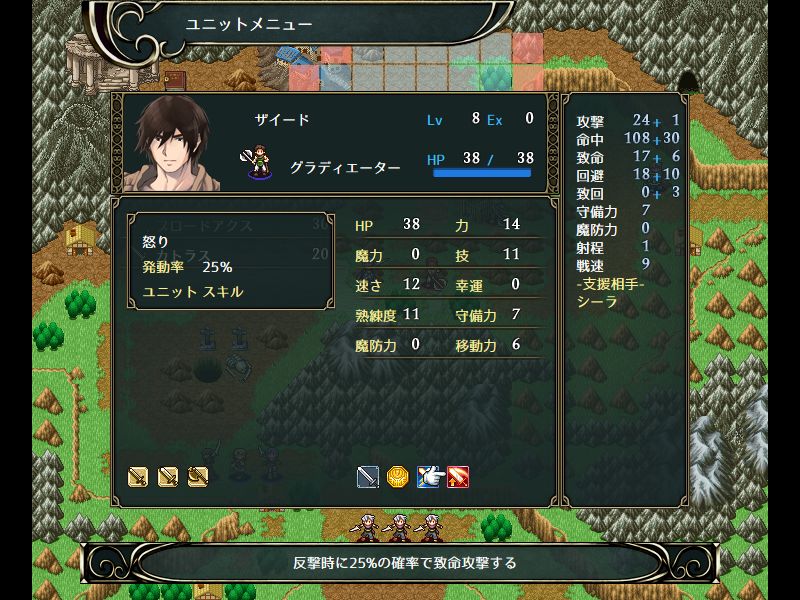
Task: Activate the red sword skill icon
Action: point(458,477)
